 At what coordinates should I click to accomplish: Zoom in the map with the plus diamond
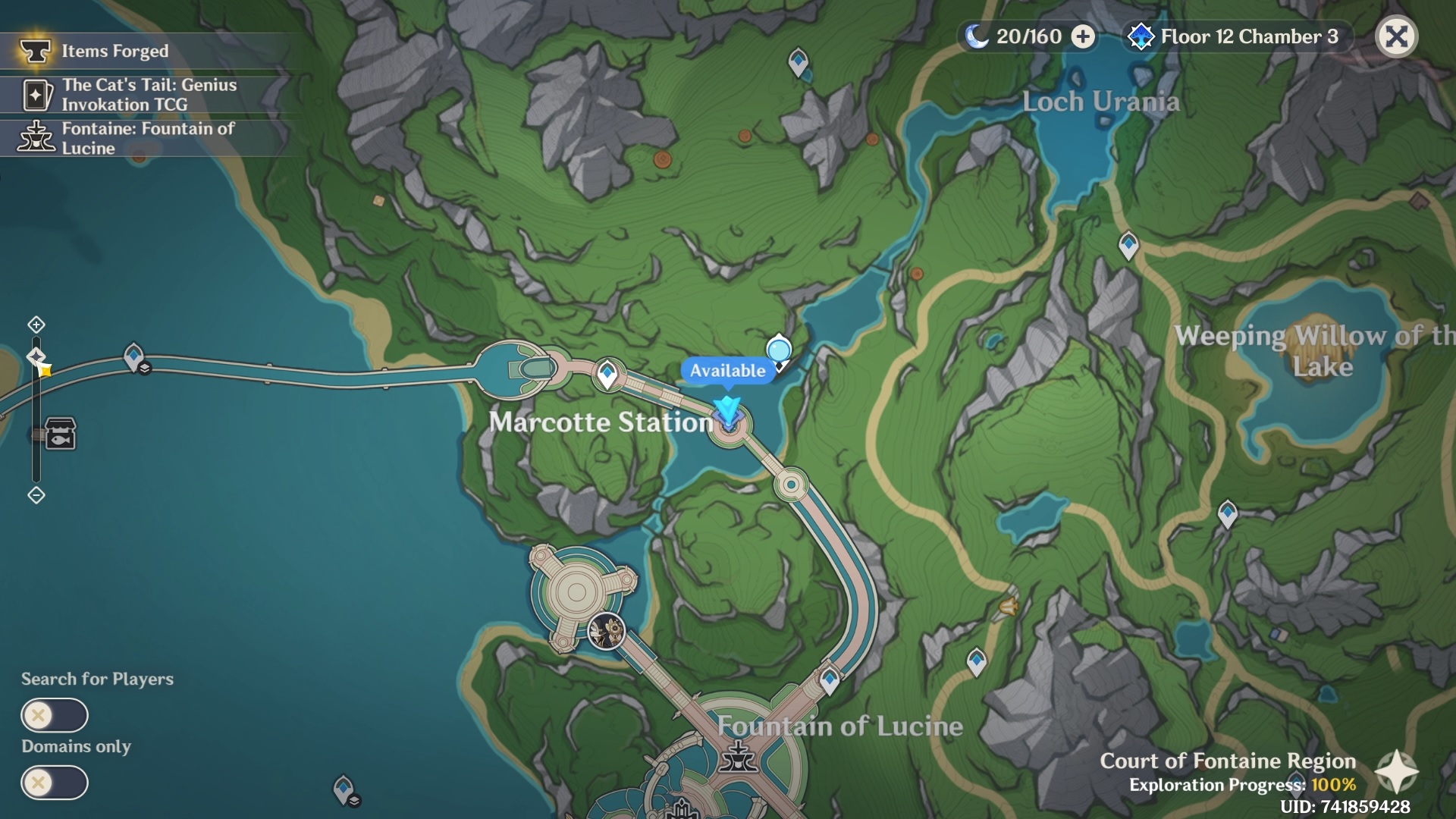[36, 325]
